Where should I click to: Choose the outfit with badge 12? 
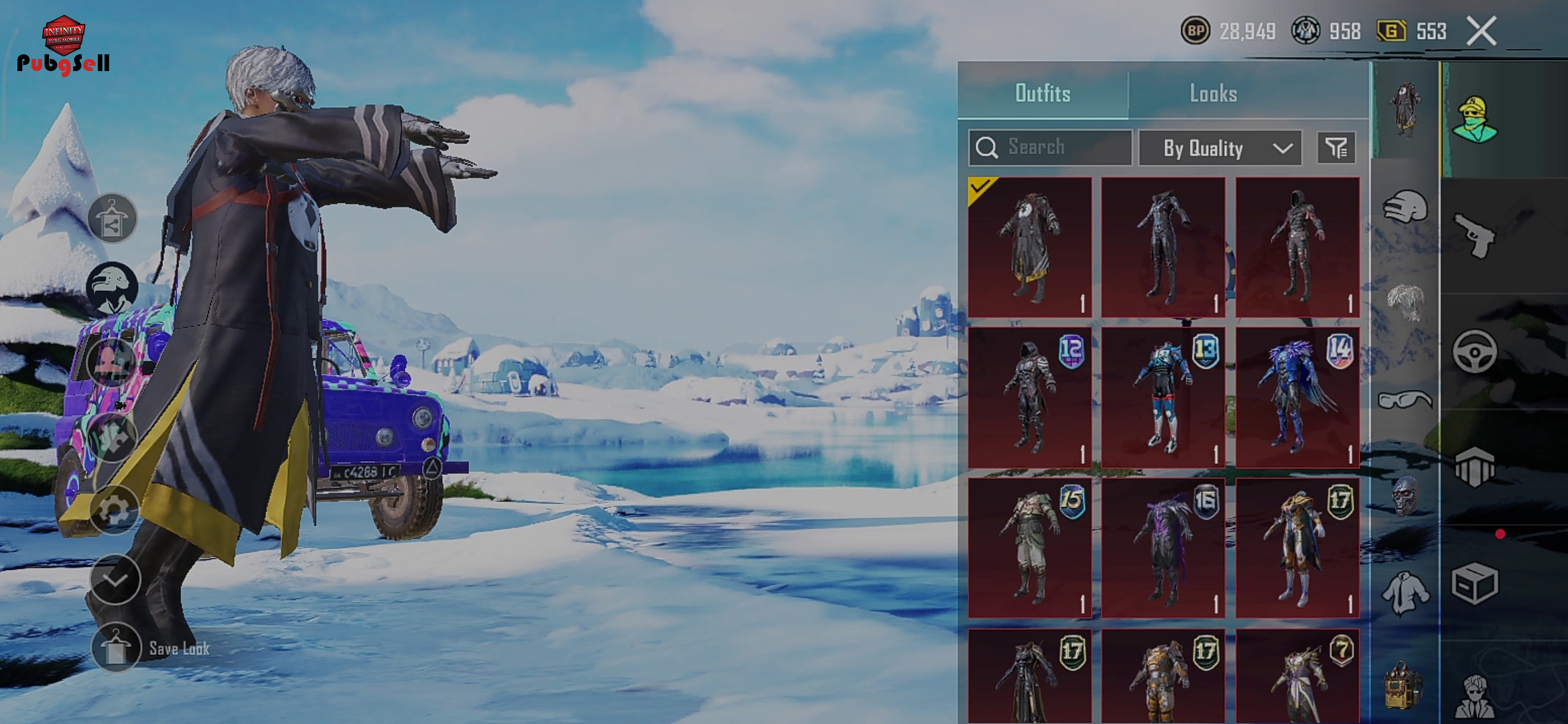coord(1030,397)
